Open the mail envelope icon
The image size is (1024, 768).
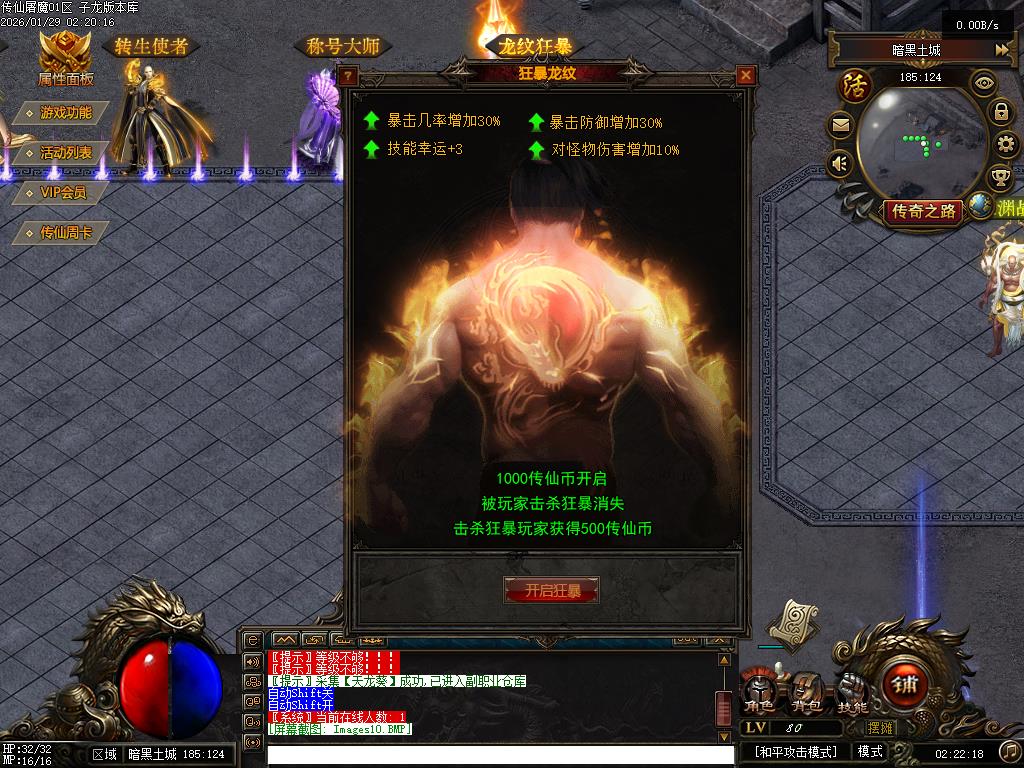(x=840, y=126)
